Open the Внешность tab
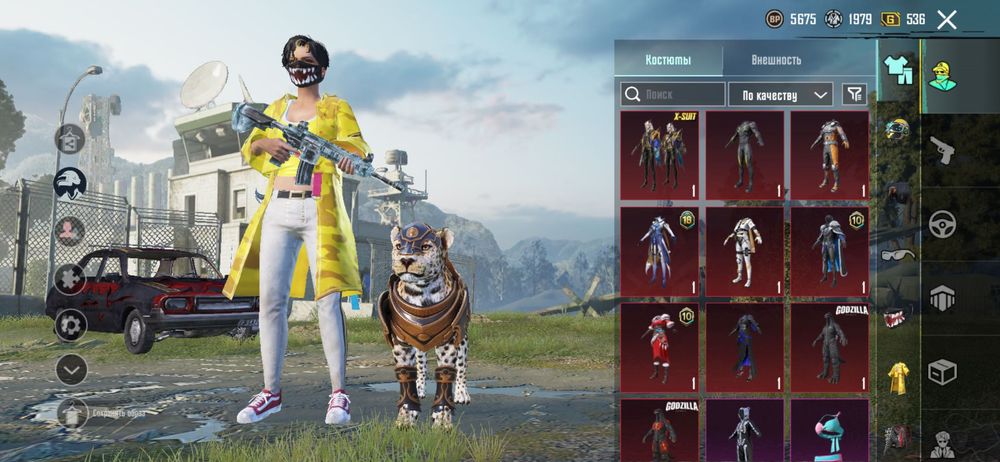This screenshot has width=1000, height=462. pyautogui.click(x=776, y=59)
